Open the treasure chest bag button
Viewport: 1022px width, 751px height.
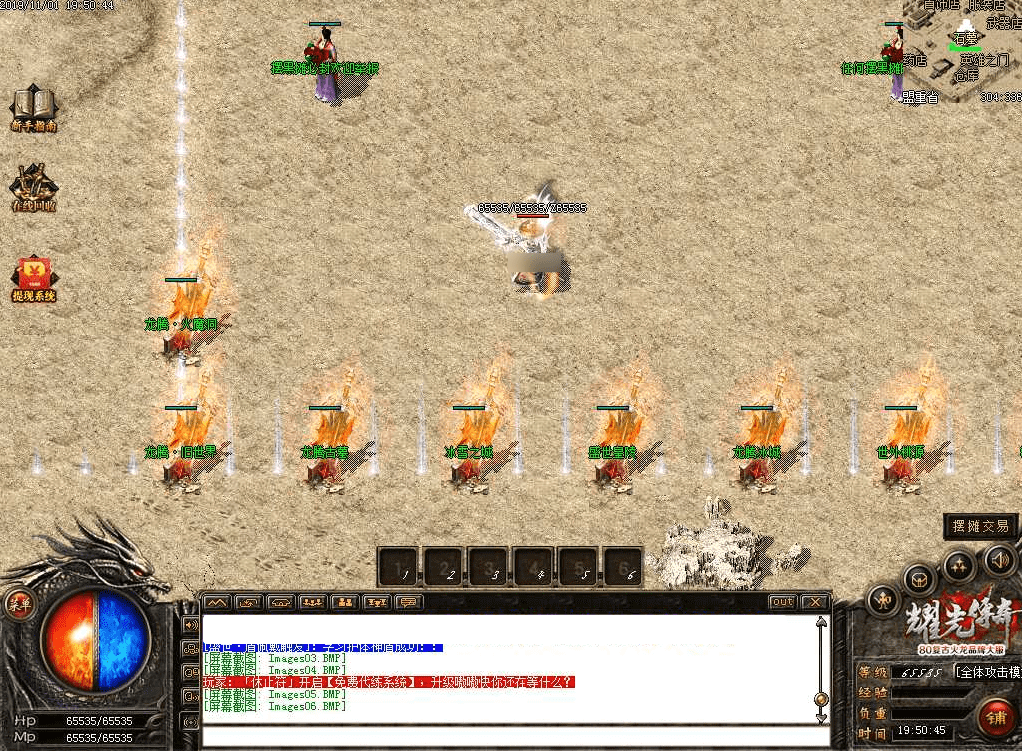[x=919, y=580]
